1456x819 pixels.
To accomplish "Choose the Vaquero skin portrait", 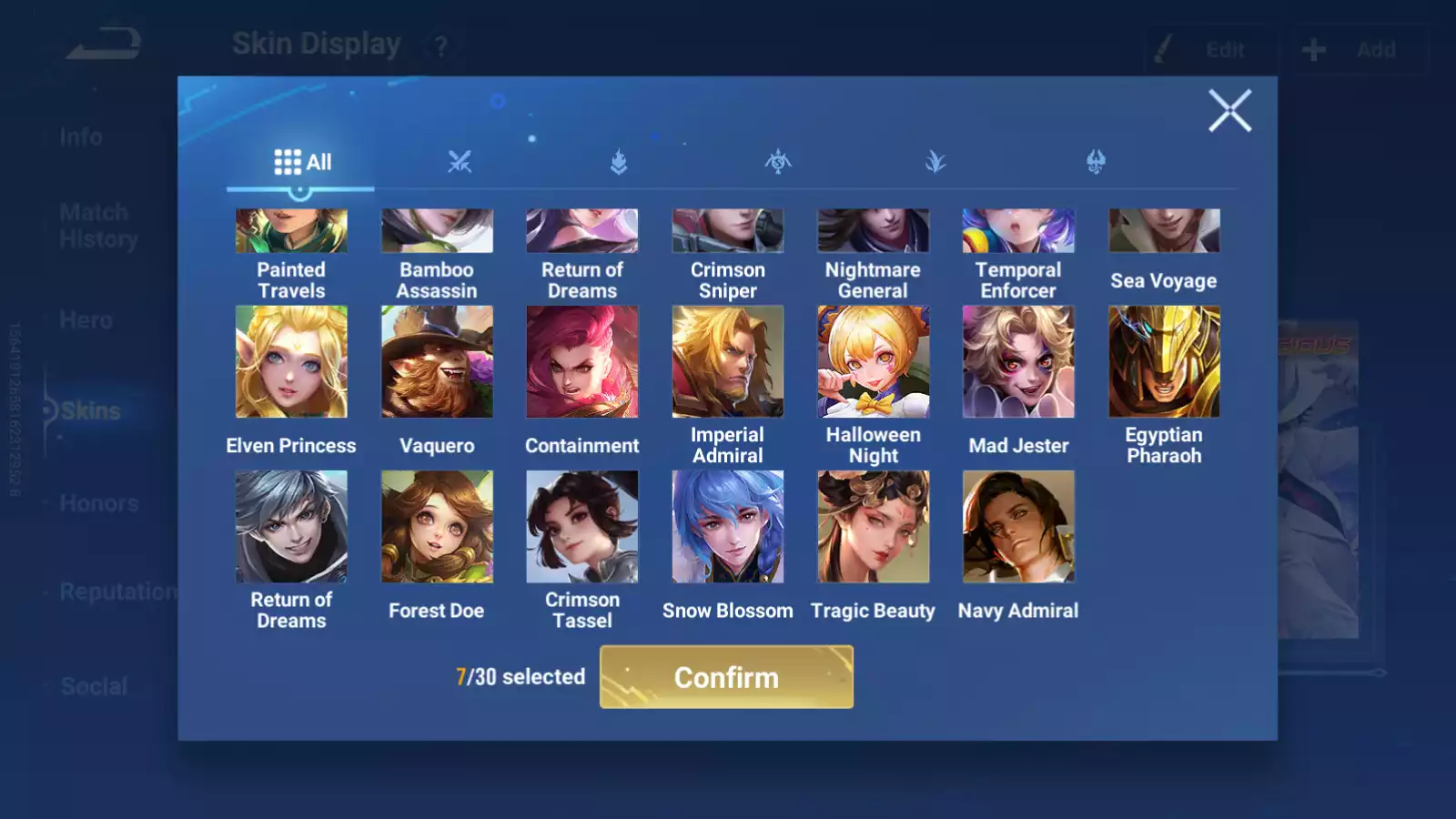I will pyautogui.click(x=437, y=362).
